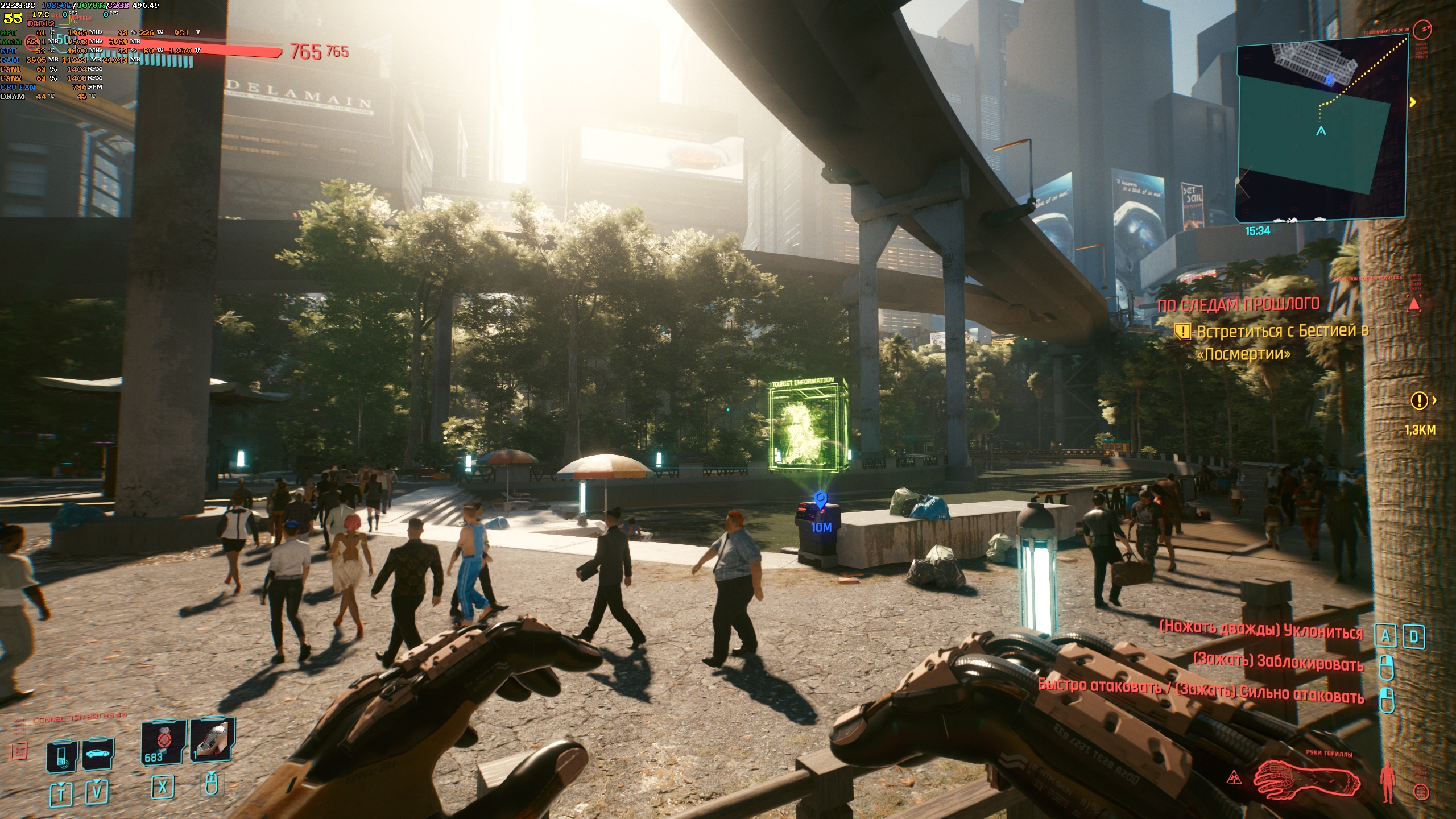
Task: Open the phone quick-access slot
Action: pos(62,756)
